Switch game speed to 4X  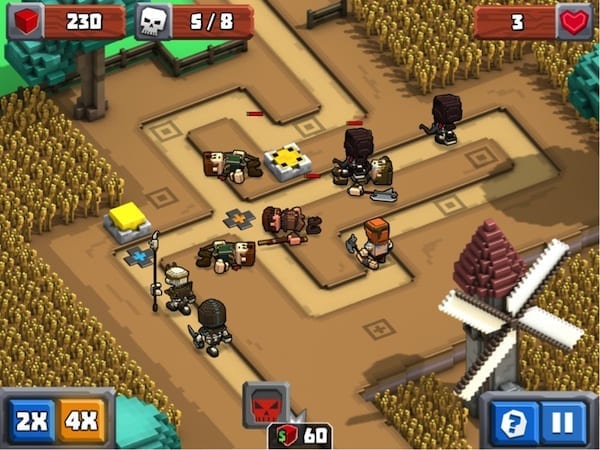(82, 418)
